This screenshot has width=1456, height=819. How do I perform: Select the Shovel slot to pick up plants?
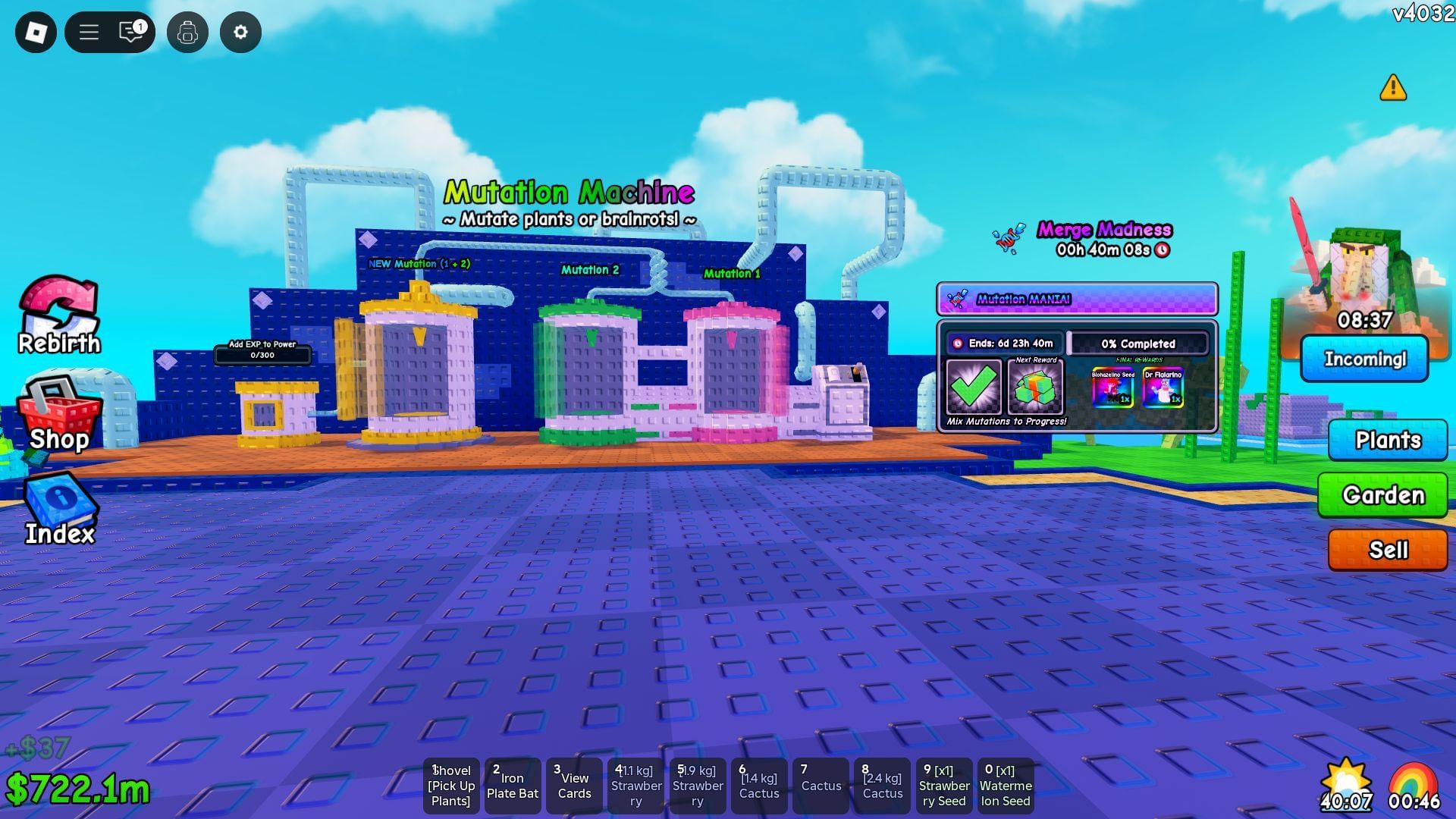[451, 785]
